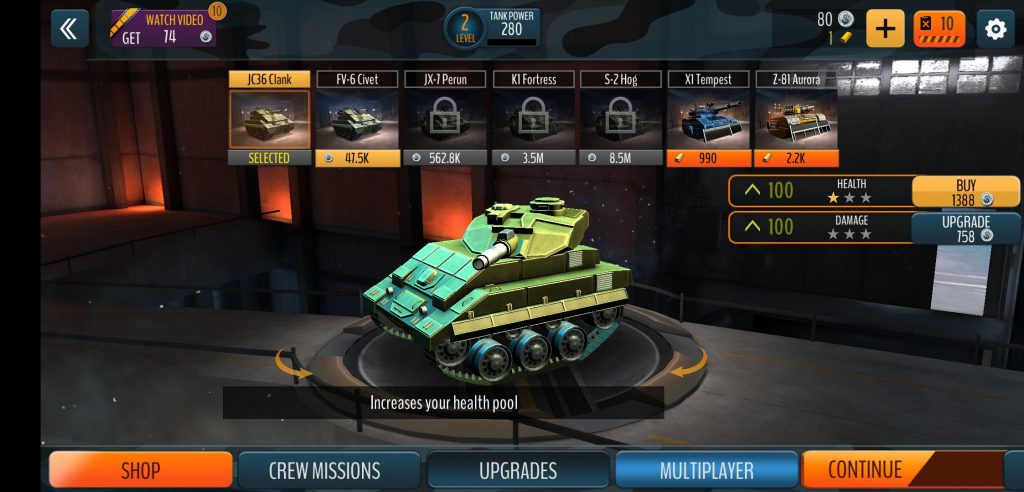Buy the health upgrade for 1388
The height and width of the screenshot is (492, 1024).
tap(965, 192)
